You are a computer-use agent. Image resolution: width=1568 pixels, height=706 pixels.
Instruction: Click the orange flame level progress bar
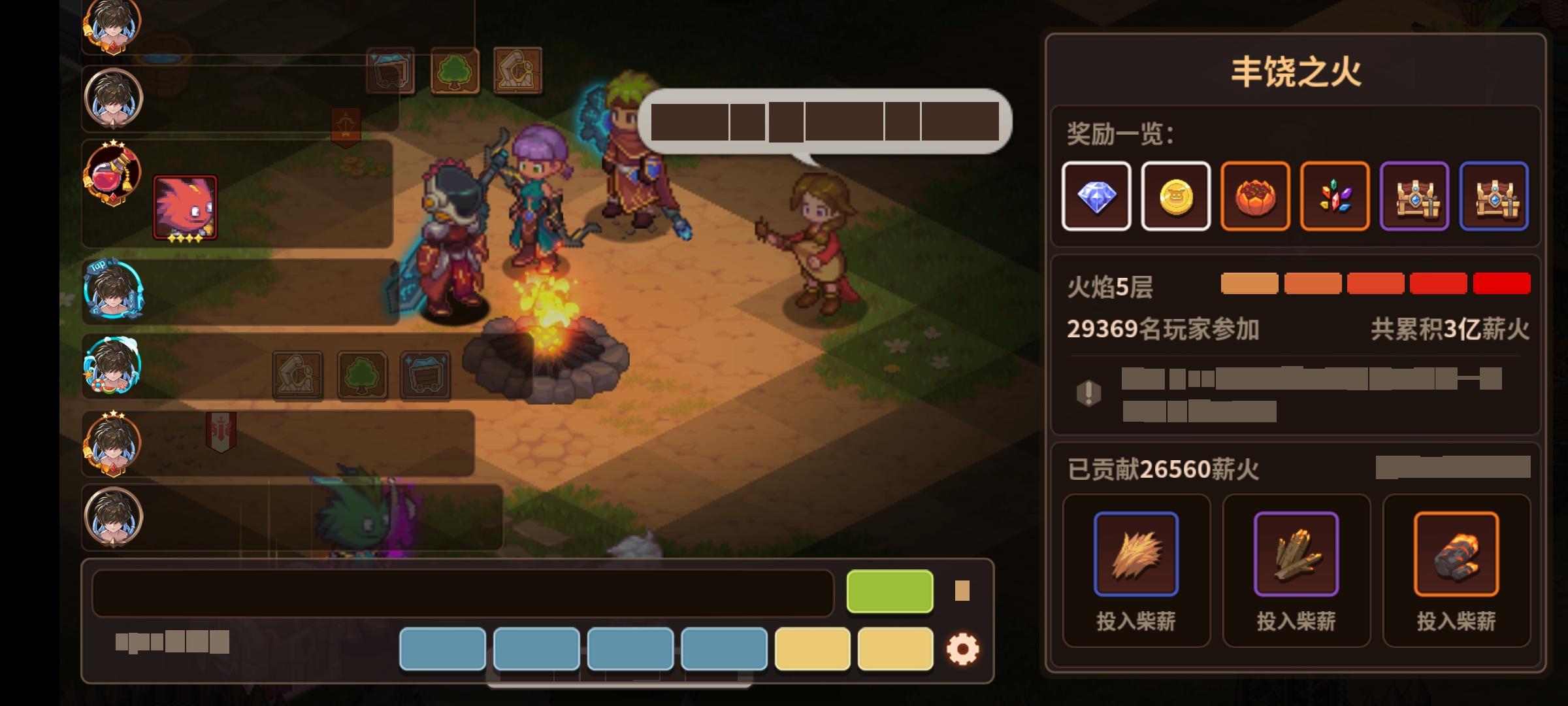click(1251, 283)
